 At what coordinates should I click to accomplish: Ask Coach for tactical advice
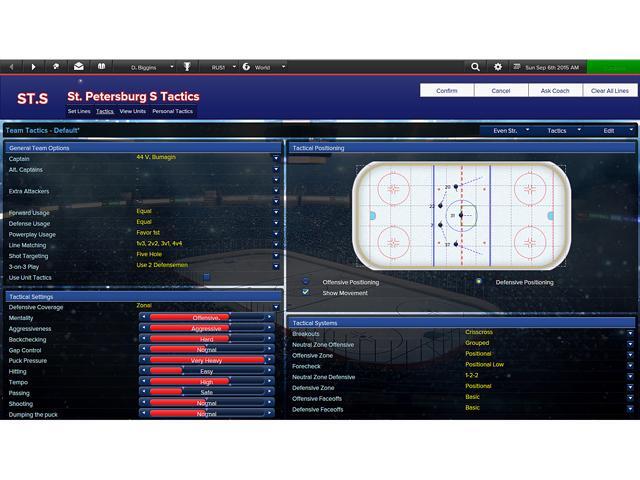click(x=555, y=91)
